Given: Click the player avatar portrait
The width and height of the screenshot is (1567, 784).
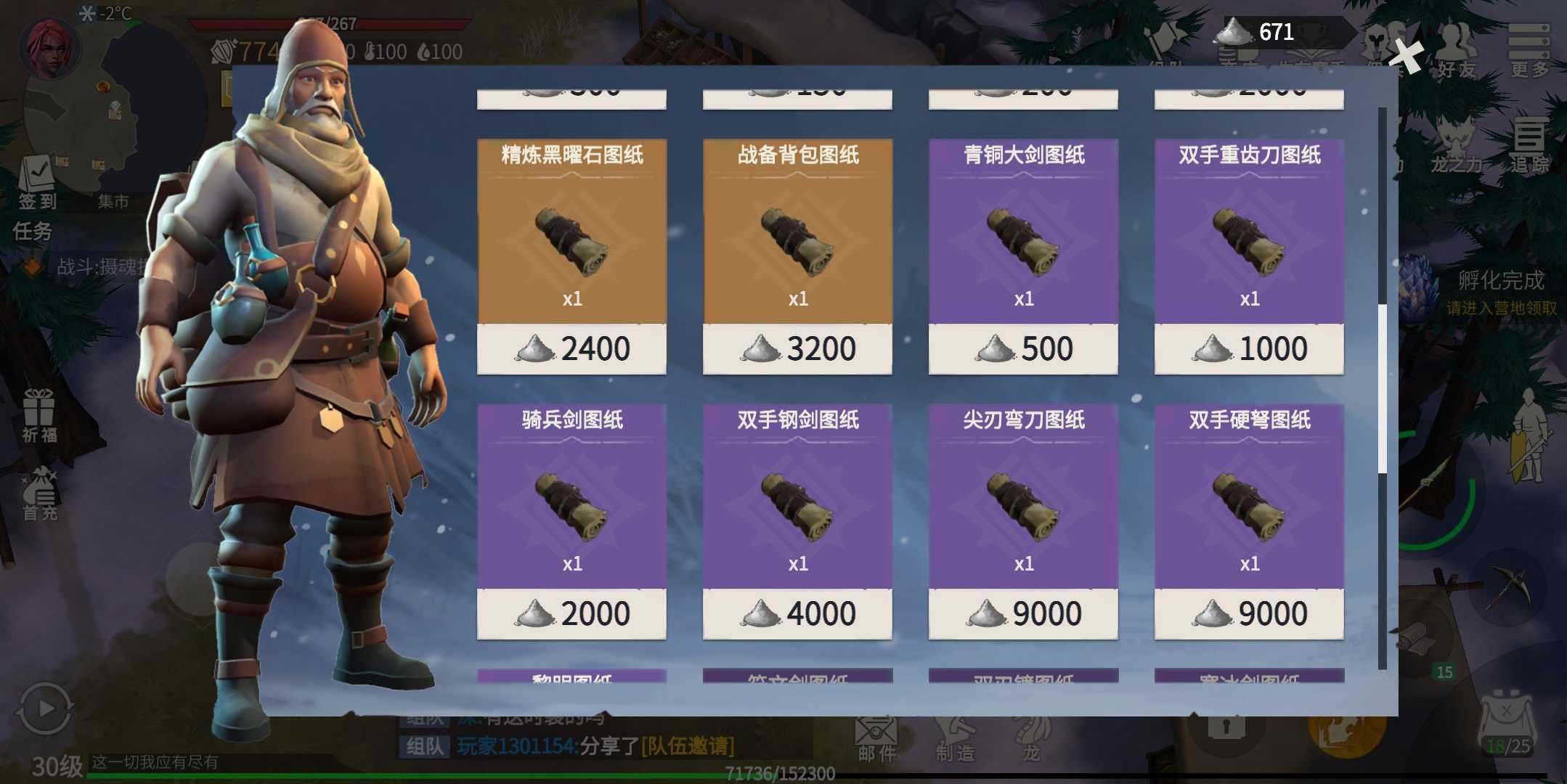Looking at the screenshot, I should (x=49, y=48).
